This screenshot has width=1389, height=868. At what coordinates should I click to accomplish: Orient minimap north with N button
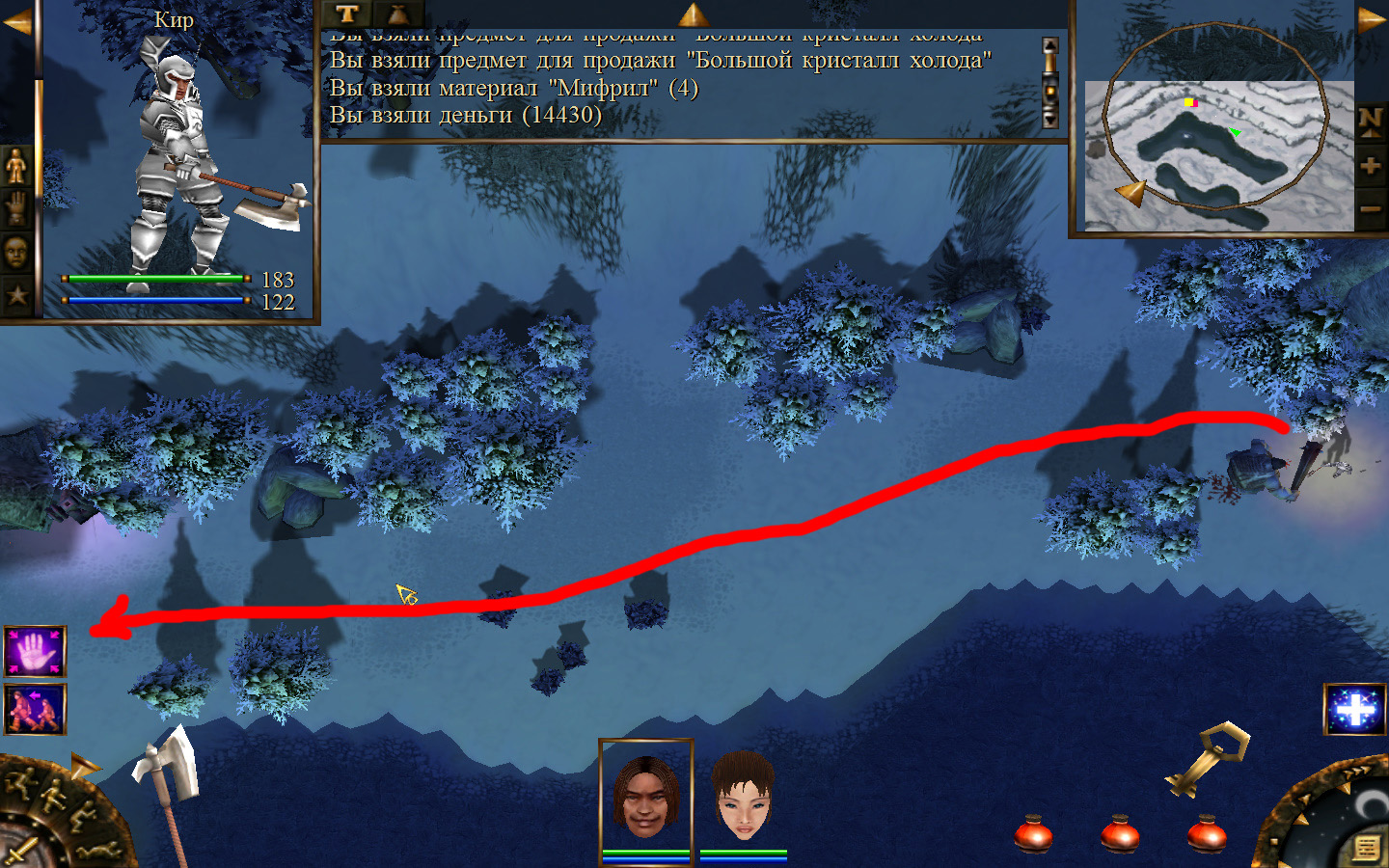coord(1371,121)
